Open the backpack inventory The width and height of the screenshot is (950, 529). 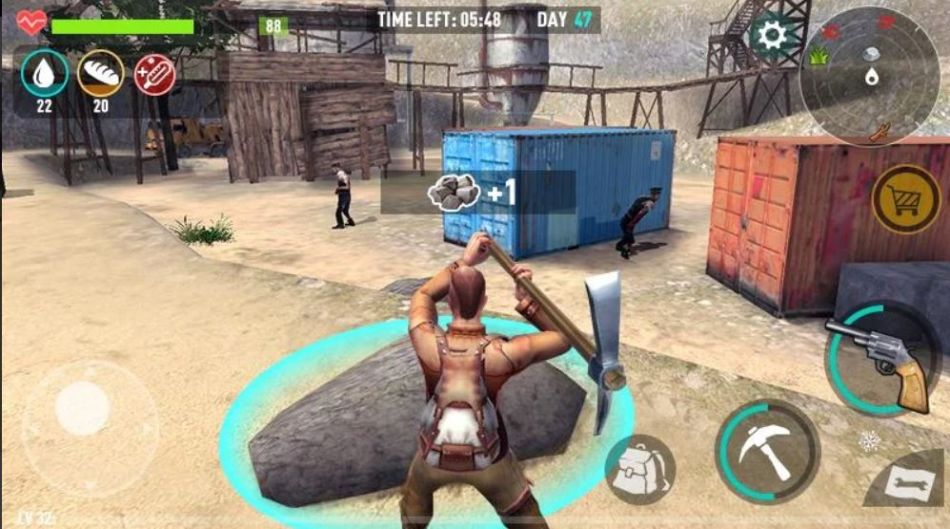640,470
